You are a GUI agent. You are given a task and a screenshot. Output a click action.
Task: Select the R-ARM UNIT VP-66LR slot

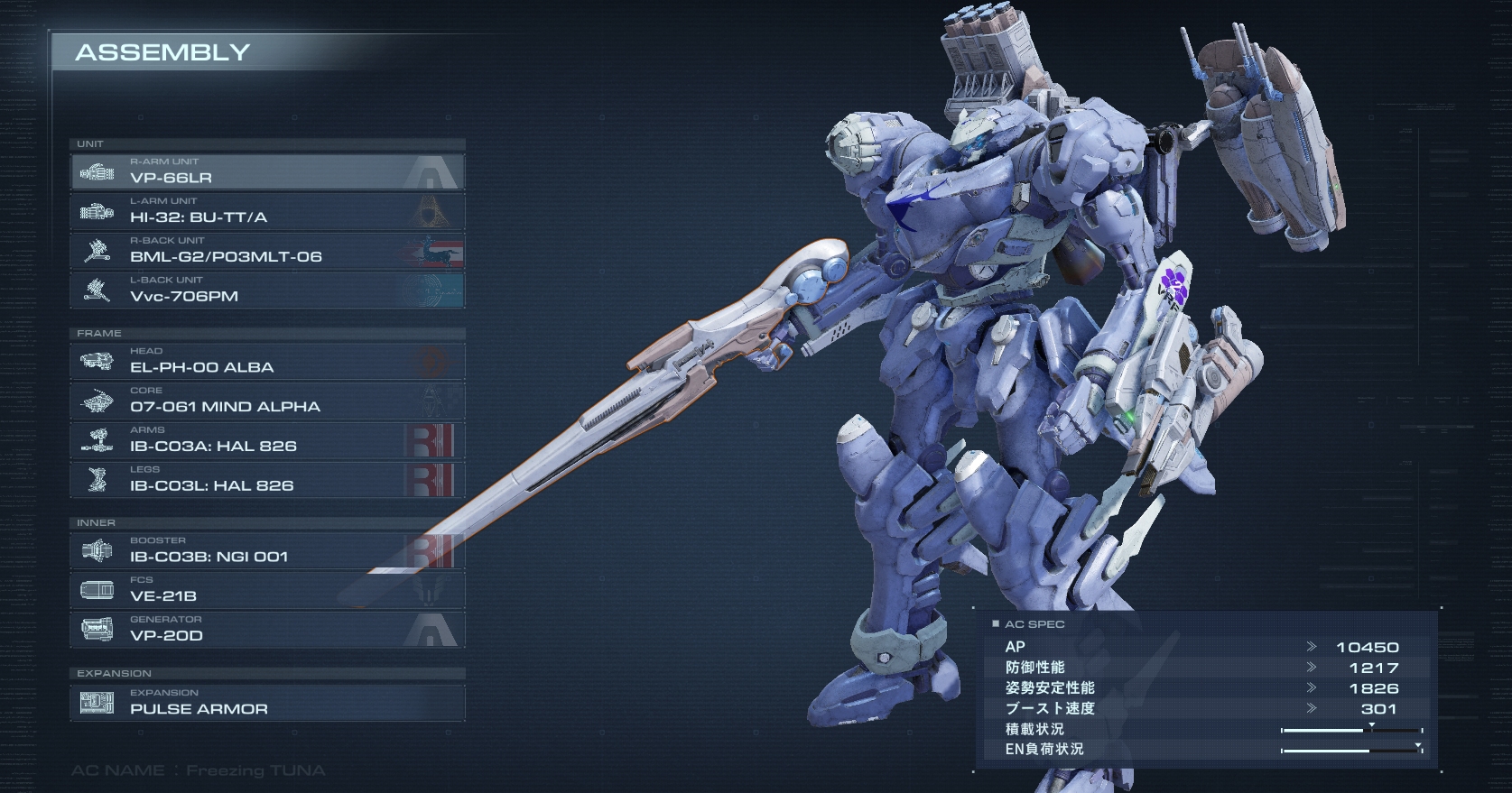click(x=267, y=171)
